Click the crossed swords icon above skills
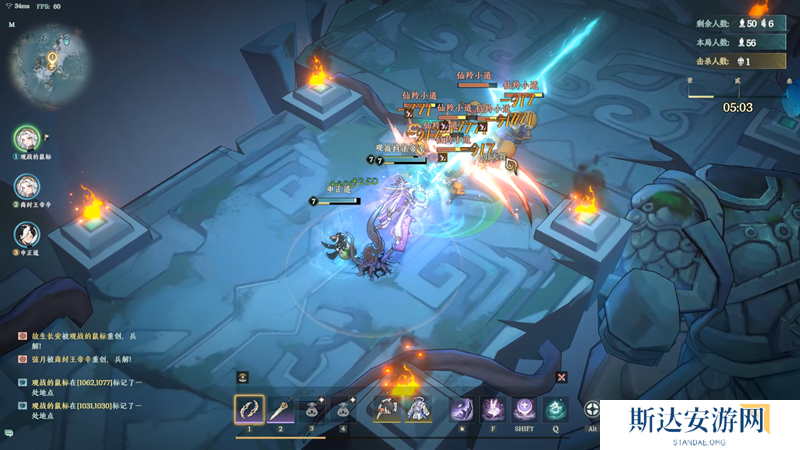Screen dimensions: 800x450 click(562, 377)
